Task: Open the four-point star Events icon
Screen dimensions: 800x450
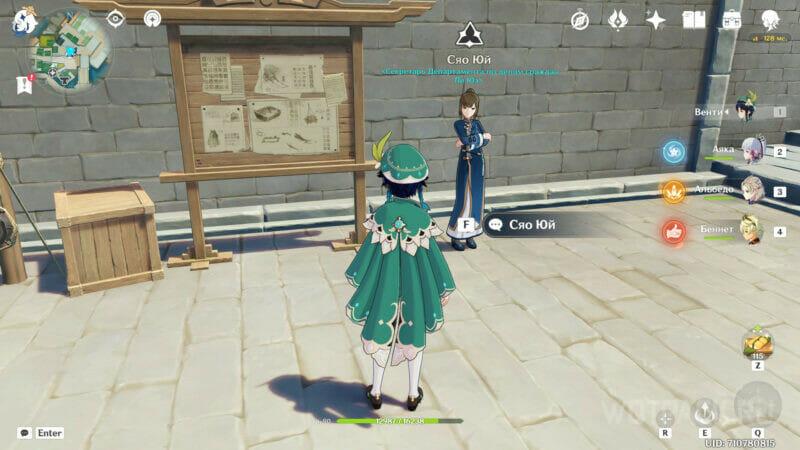Action: click(x=656, y=20)
